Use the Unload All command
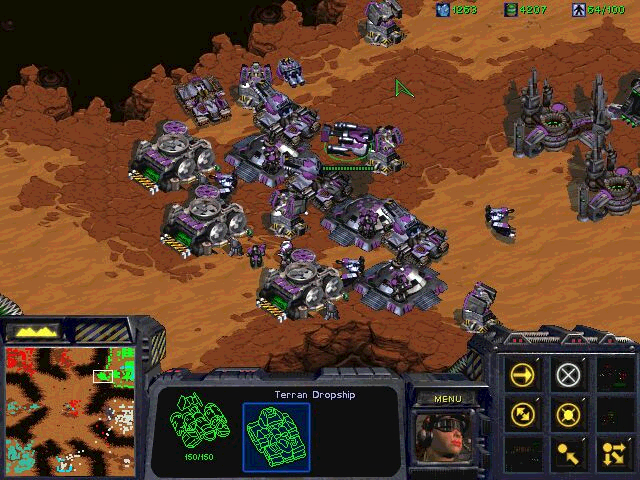 coord(611,450)
